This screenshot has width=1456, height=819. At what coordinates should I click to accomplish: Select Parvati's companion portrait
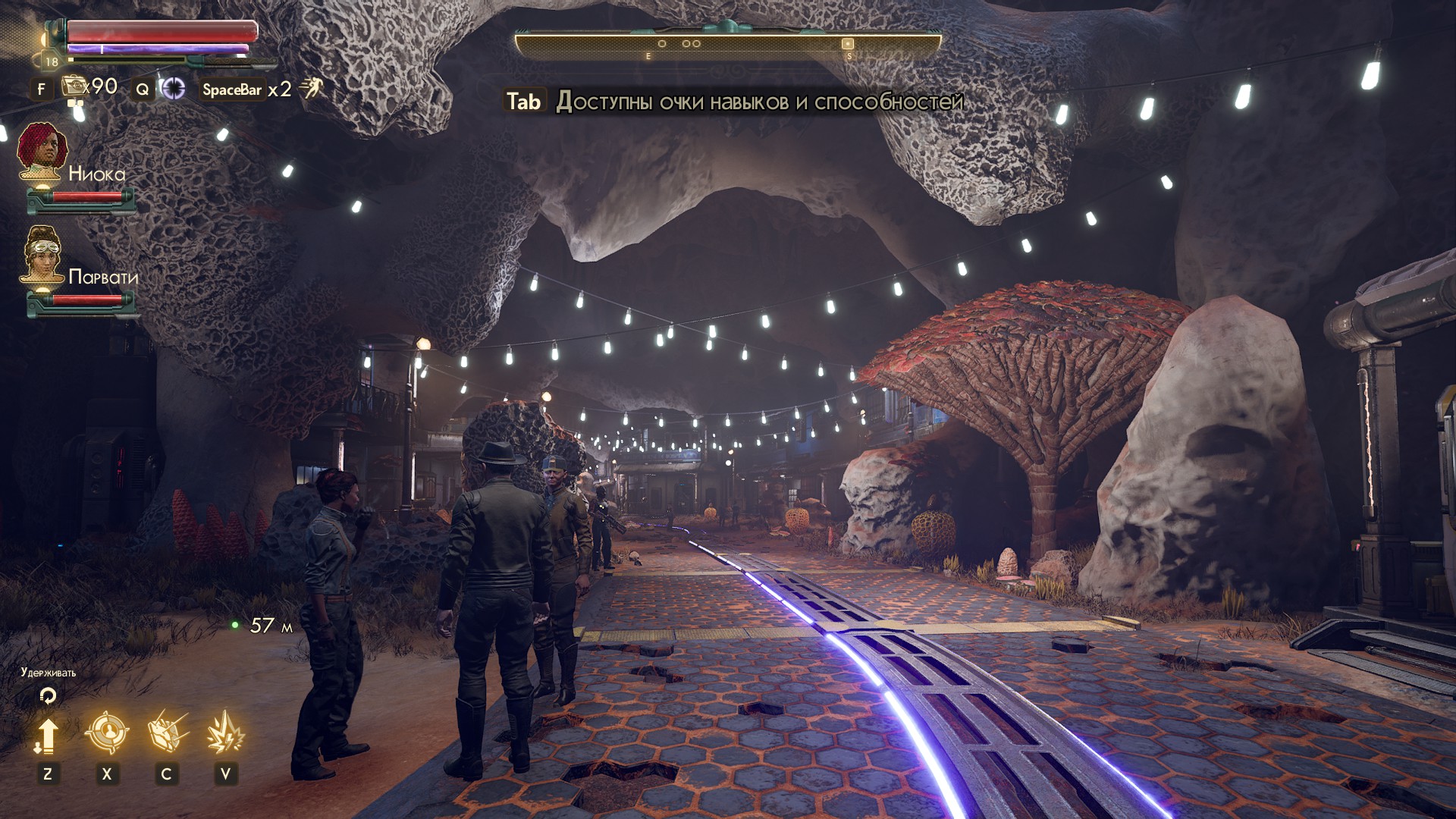click(x=43, y=255)
